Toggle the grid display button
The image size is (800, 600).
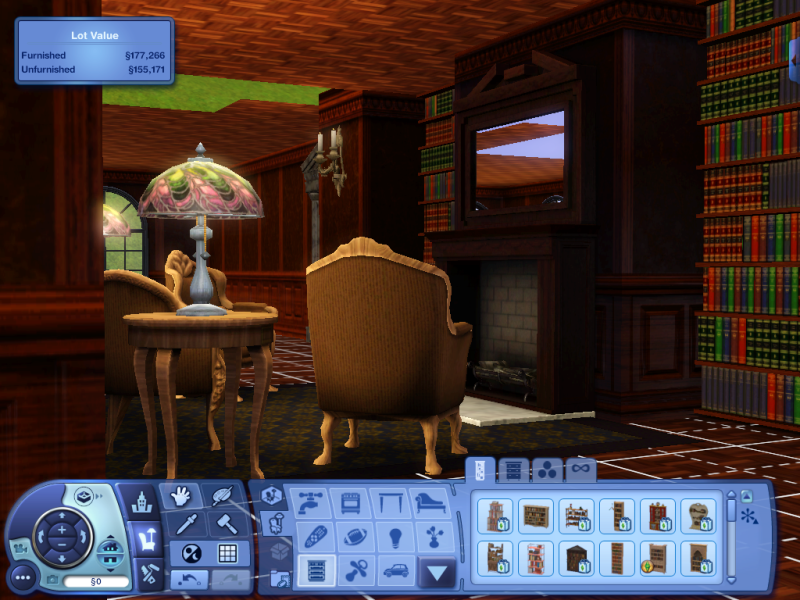pos(227,552)
